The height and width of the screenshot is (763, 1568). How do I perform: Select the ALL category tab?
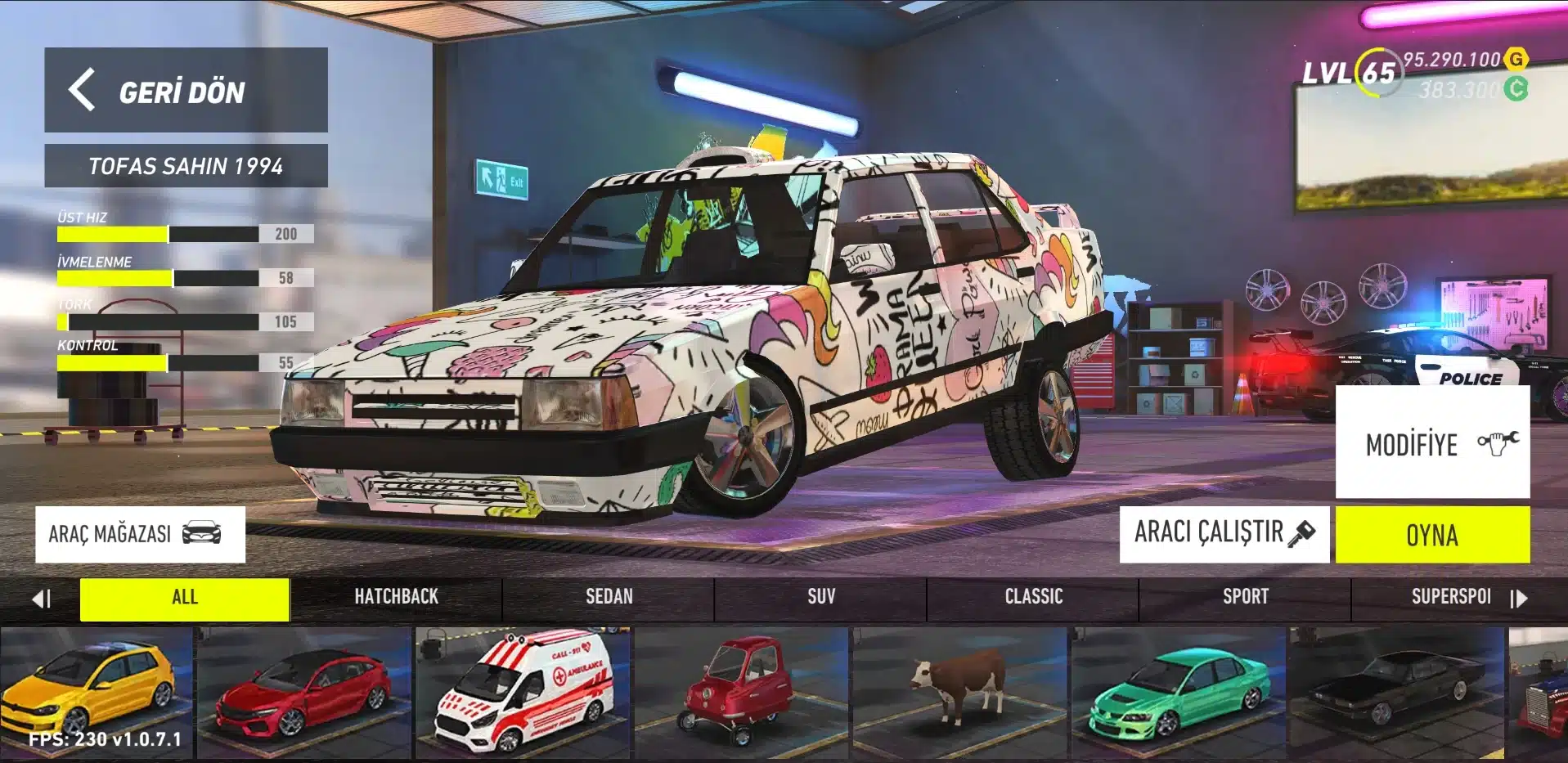[x=185, y=598]
